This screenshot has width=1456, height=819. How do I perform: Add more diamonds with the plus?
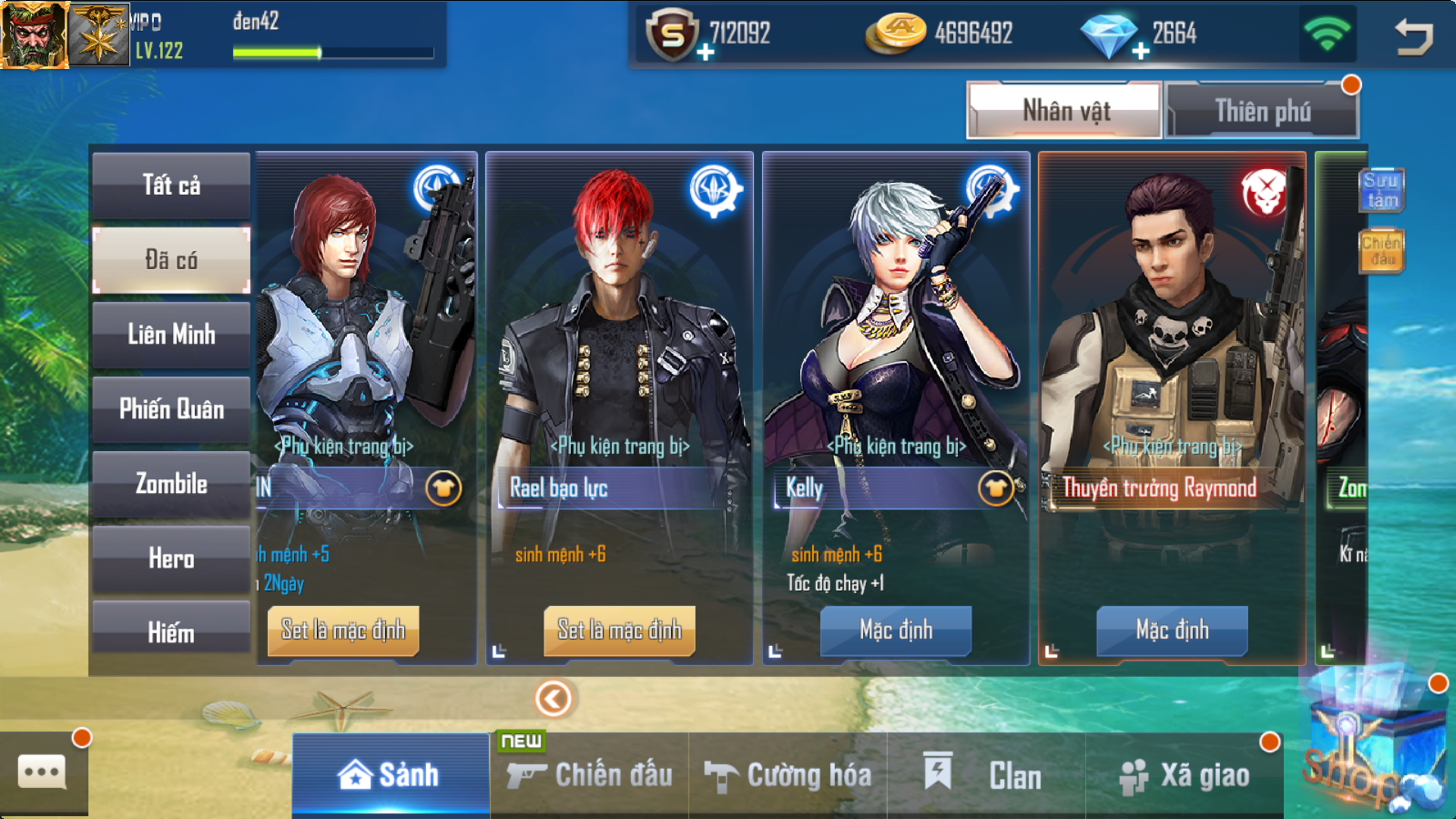[1141, 52]
